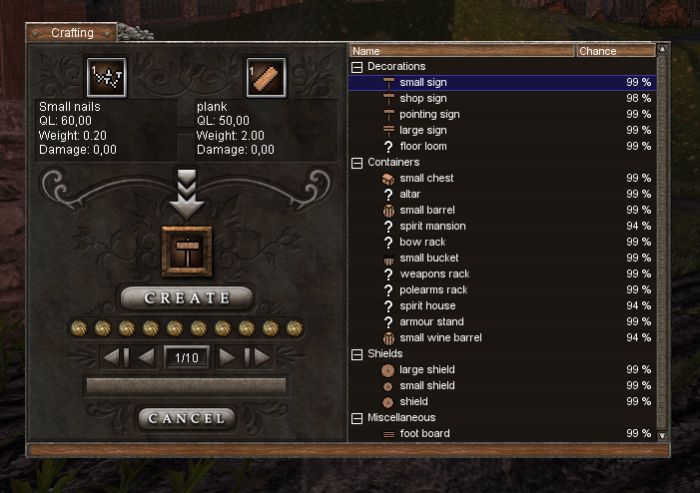Collapse the Containers category

357,162
